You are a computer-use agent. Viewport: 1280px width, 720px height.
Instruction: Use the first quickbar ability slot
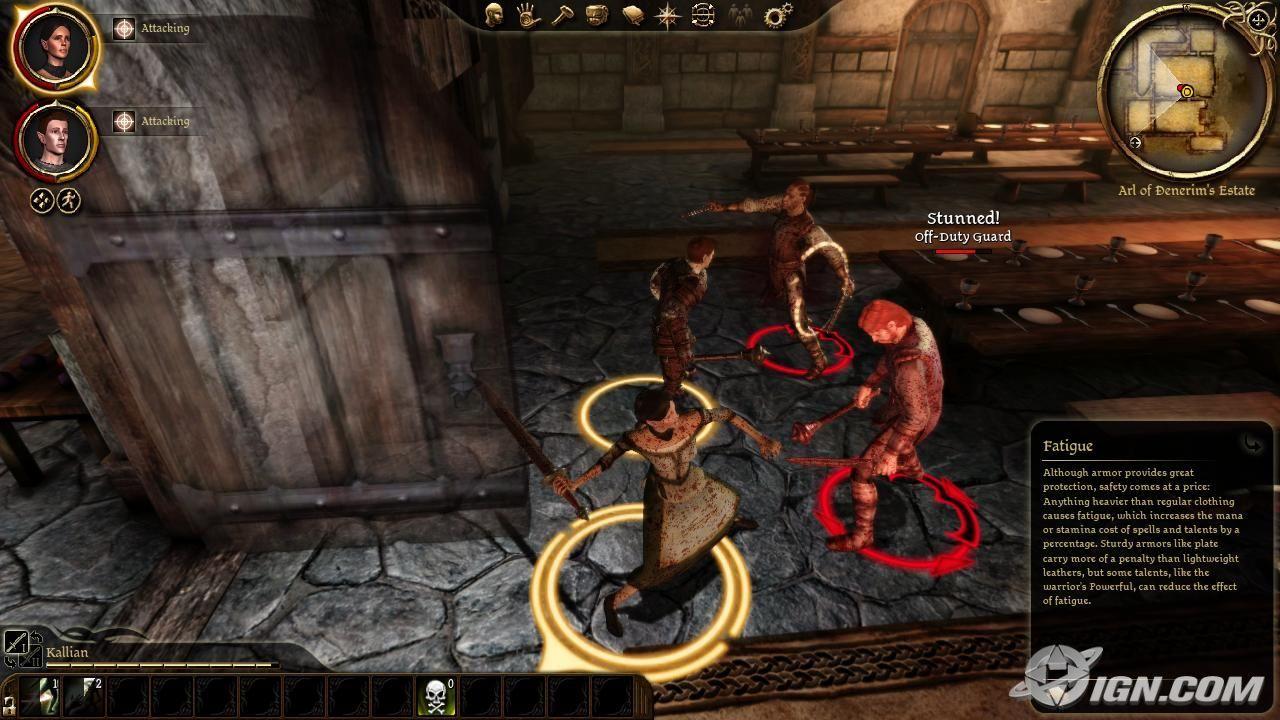click(41, 696)
